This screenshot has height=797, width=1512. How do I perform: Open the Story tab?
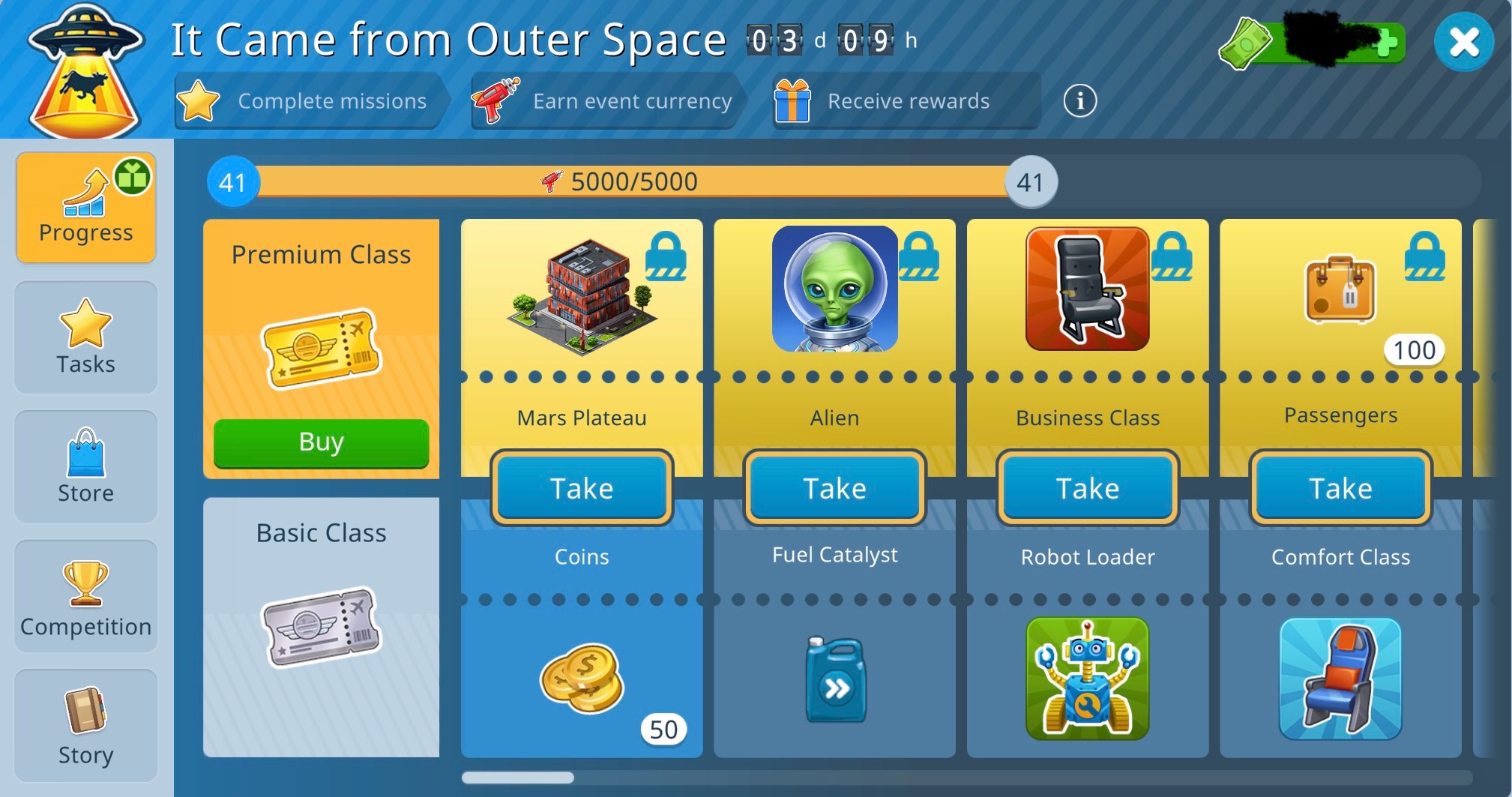[x=86, y=726]
